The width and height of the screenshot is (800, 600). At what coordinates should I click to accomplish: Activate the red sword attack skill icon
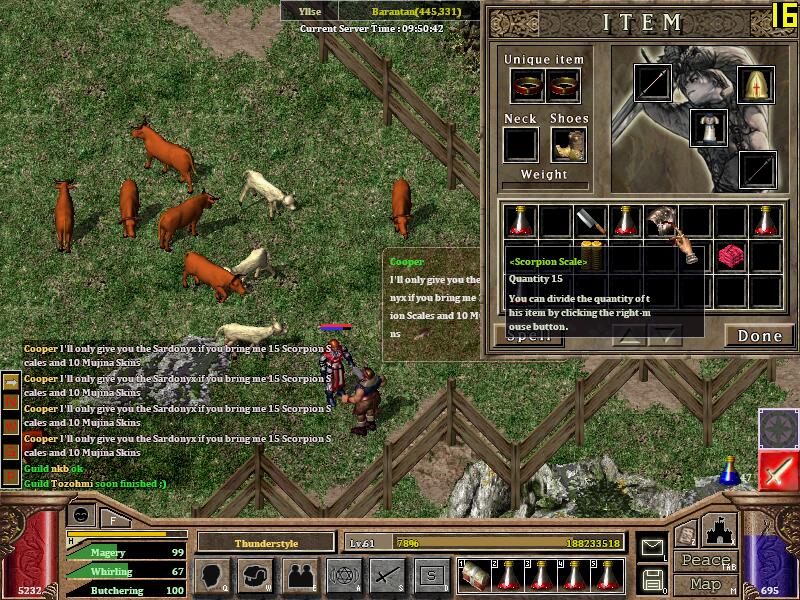coord(777,470)
